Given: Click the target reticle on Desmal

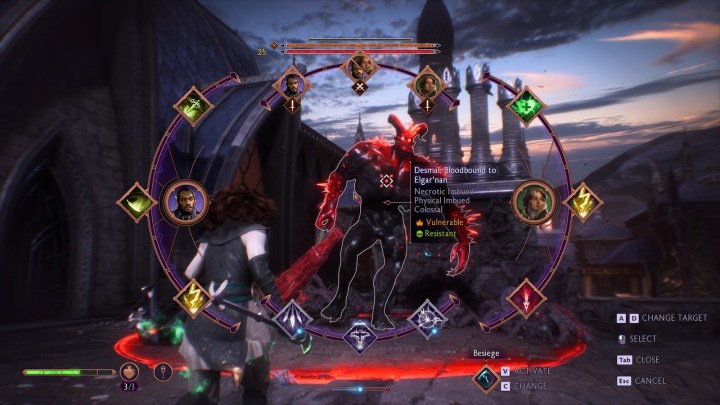Looking at the screenshot, I should (387, 181).
